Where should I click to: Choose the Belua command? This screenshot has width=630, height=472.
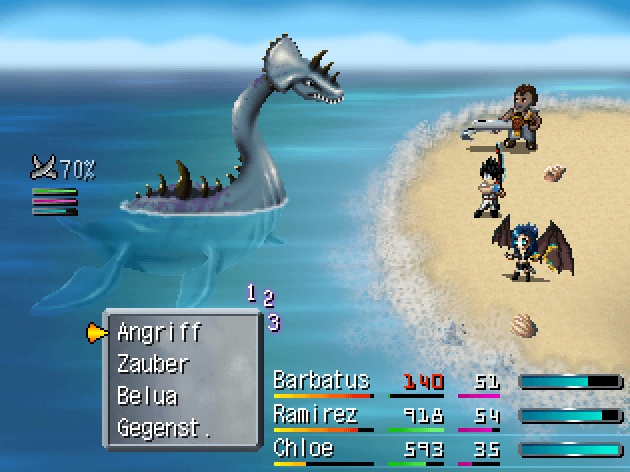point(147,396)
